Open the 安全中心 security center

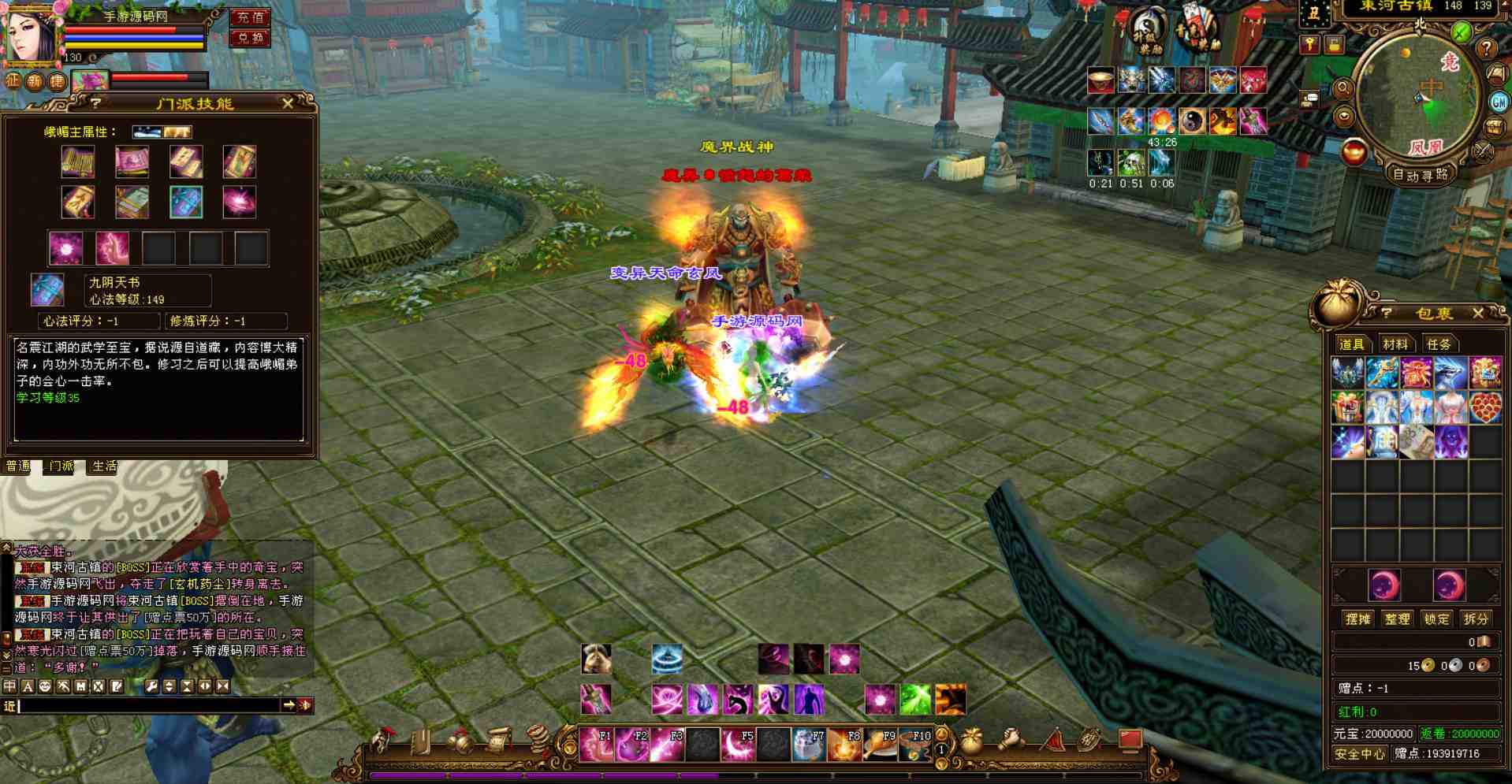[1360, 754]
